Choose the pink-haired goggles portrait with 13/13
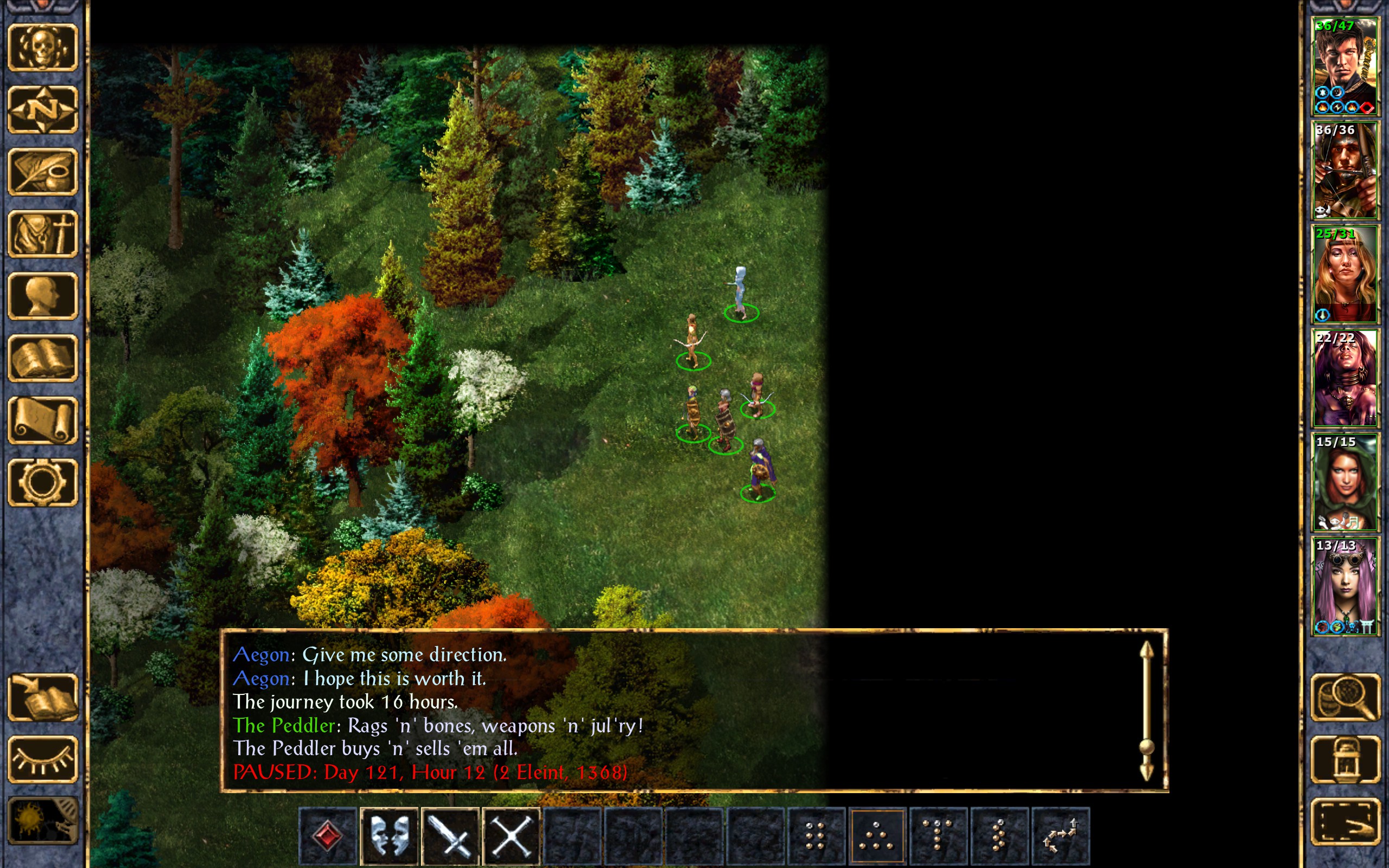This screenshot has height=868, width=1389. (x=1345, y=586)
